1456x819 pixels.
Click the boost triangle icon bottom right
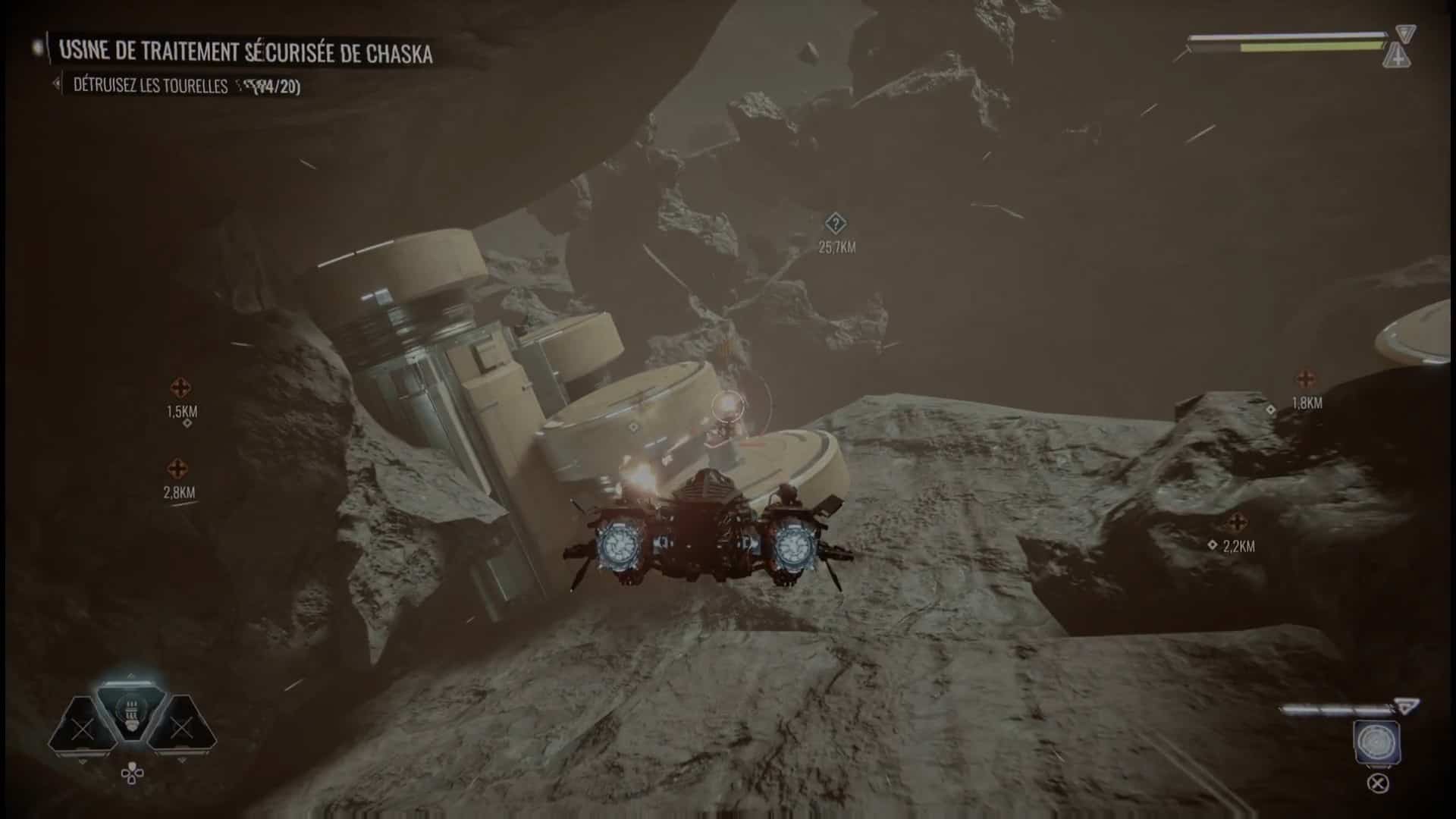pos(1405,707)
